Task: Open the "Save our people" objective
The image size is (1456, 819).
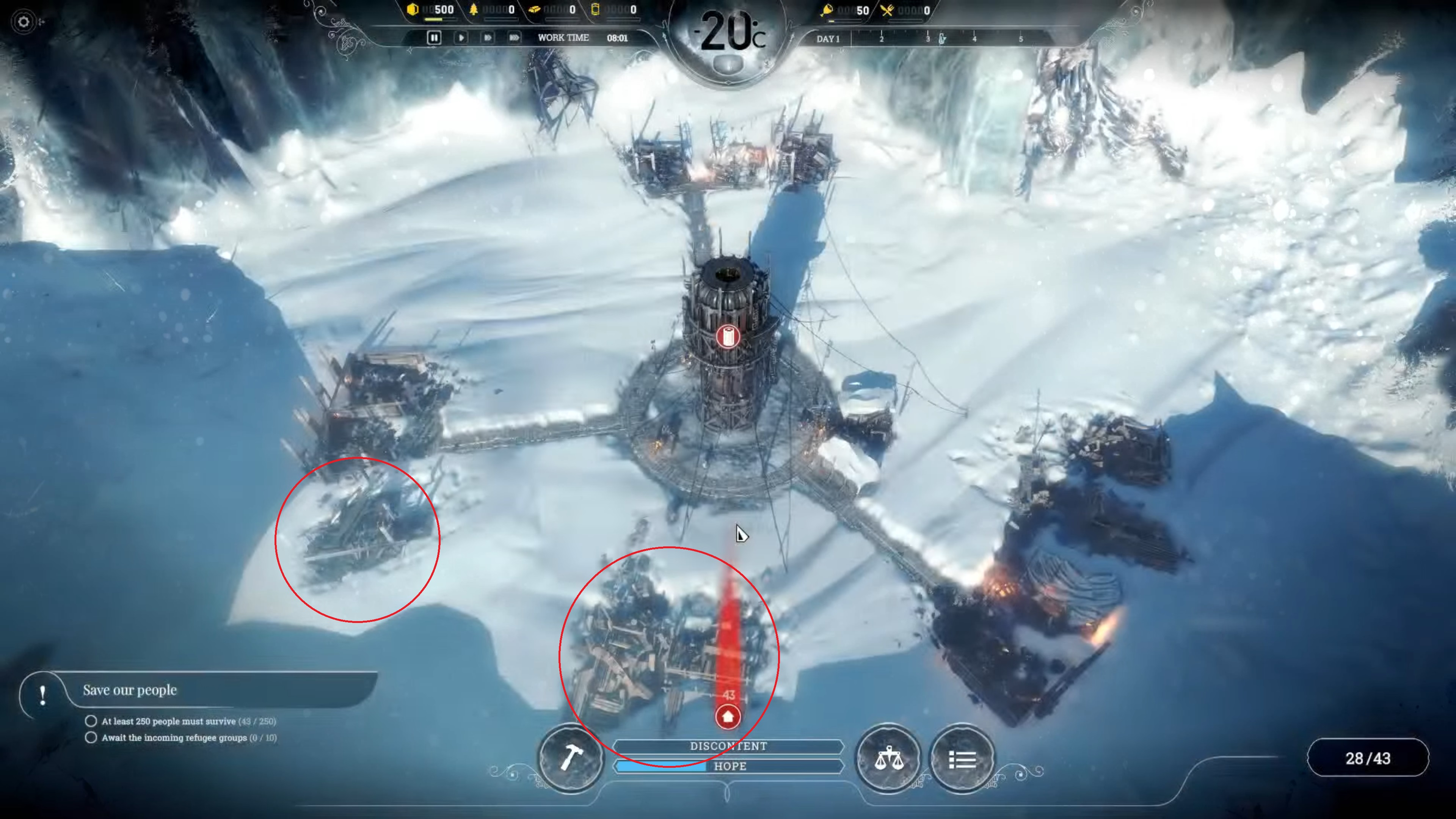Action: coord(130,690)
